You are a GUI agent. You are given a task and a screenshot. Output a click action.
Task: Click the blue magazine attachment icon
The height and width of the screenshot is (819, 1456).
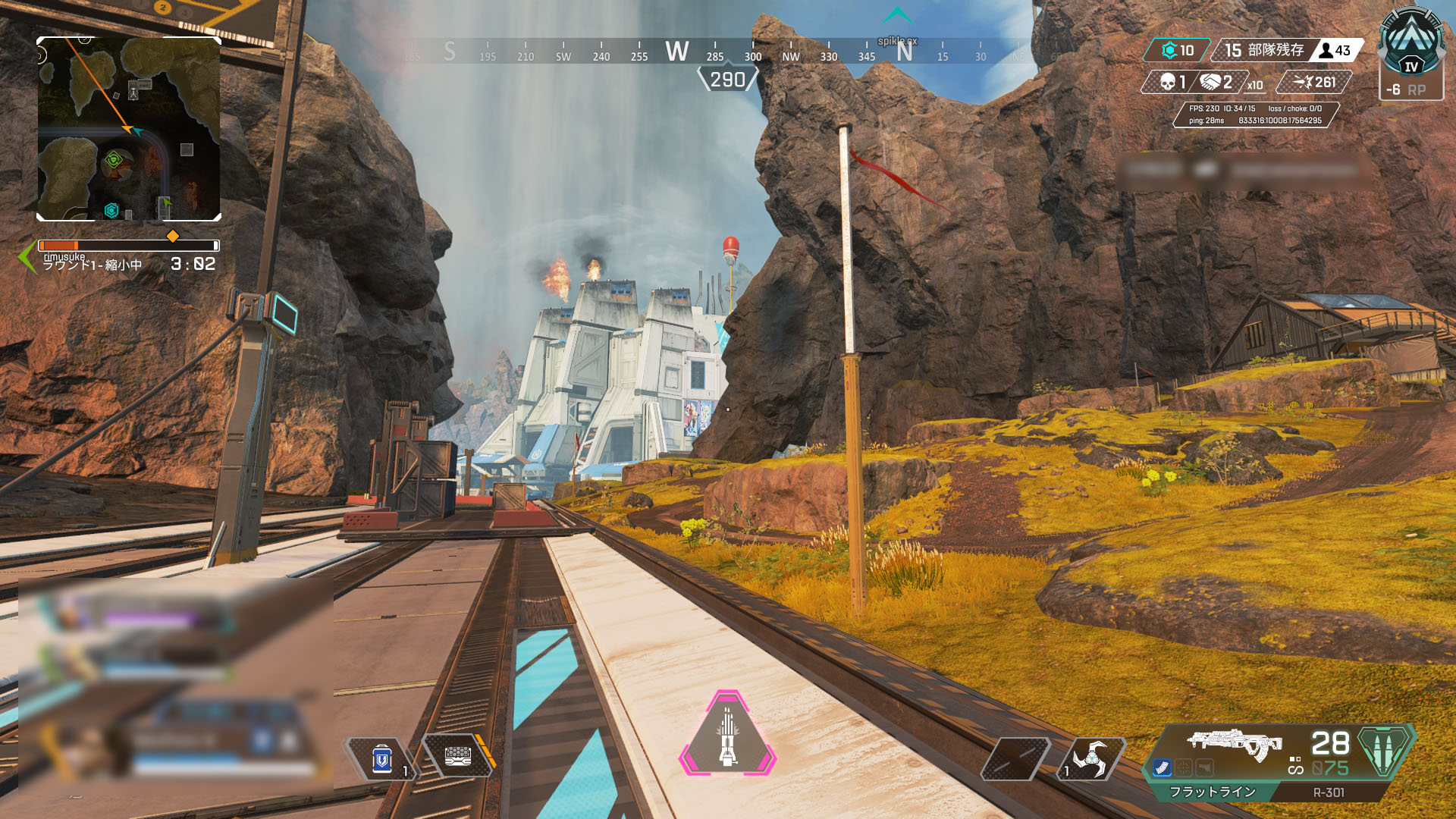1162,768
